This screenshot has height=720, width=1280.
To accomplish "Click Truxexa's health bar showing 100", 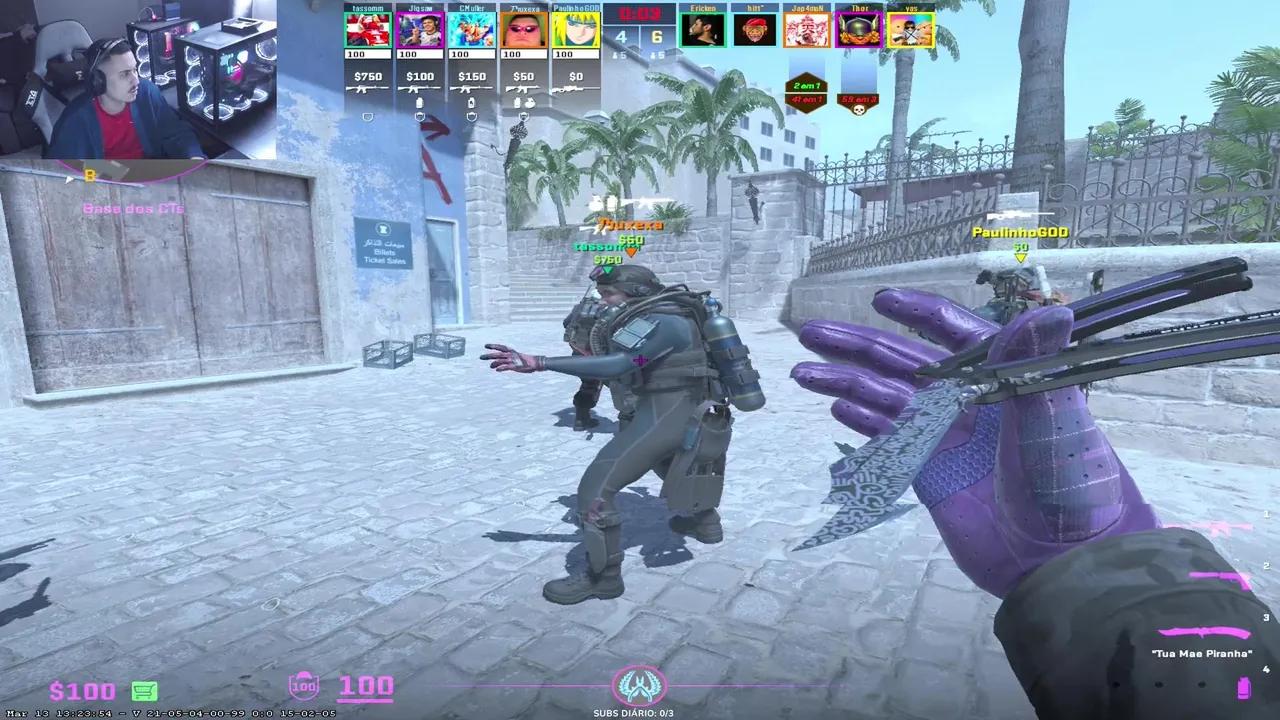I will coord(523,51).
